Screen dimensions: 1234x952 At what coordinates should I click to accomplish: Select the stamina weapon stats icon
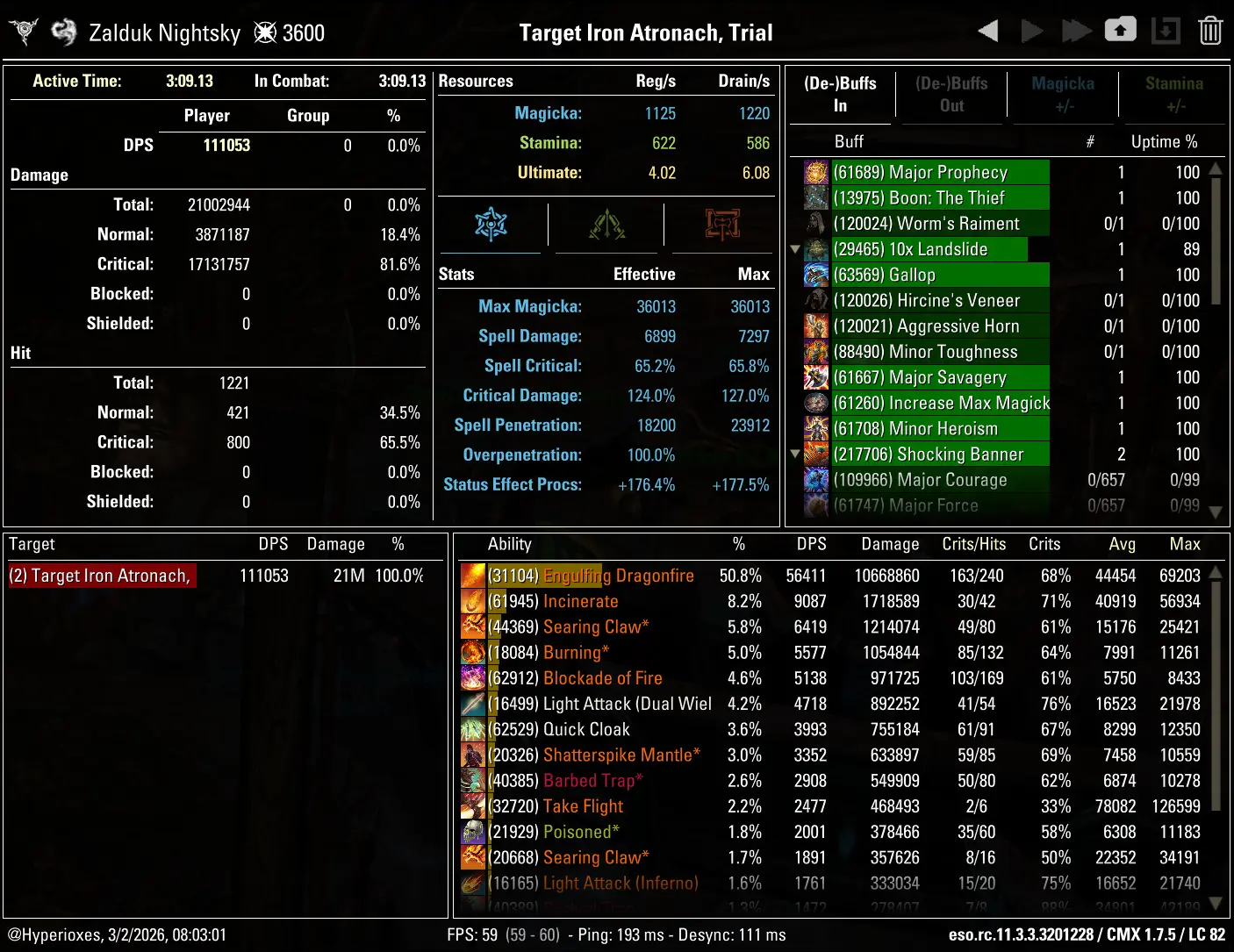[x=606, y=225]
